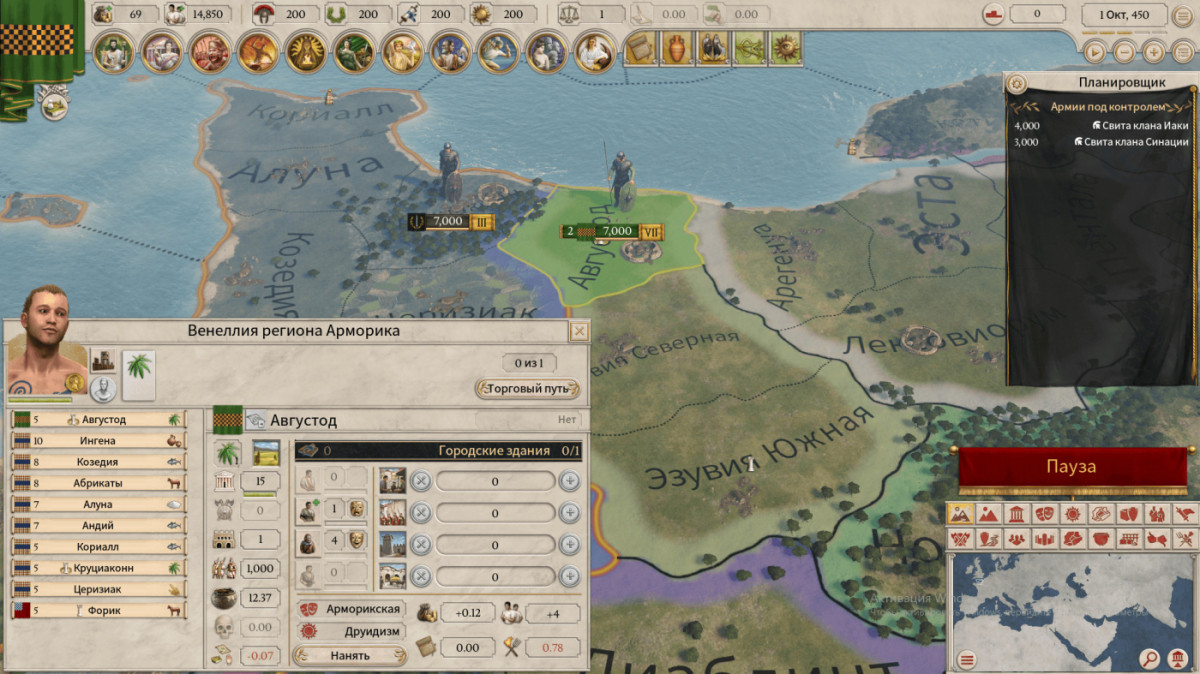The height and width of the screenshot is (674, 1200).
Task: Switch to the political temple map mode
Action: pyautogui.click(x=1016, y=514)
